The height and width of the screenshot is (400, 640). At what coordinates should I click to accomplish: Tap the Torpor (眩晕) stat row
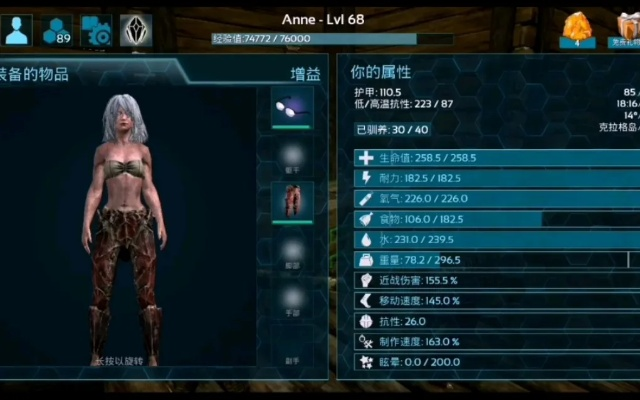[x=492, y=361]
